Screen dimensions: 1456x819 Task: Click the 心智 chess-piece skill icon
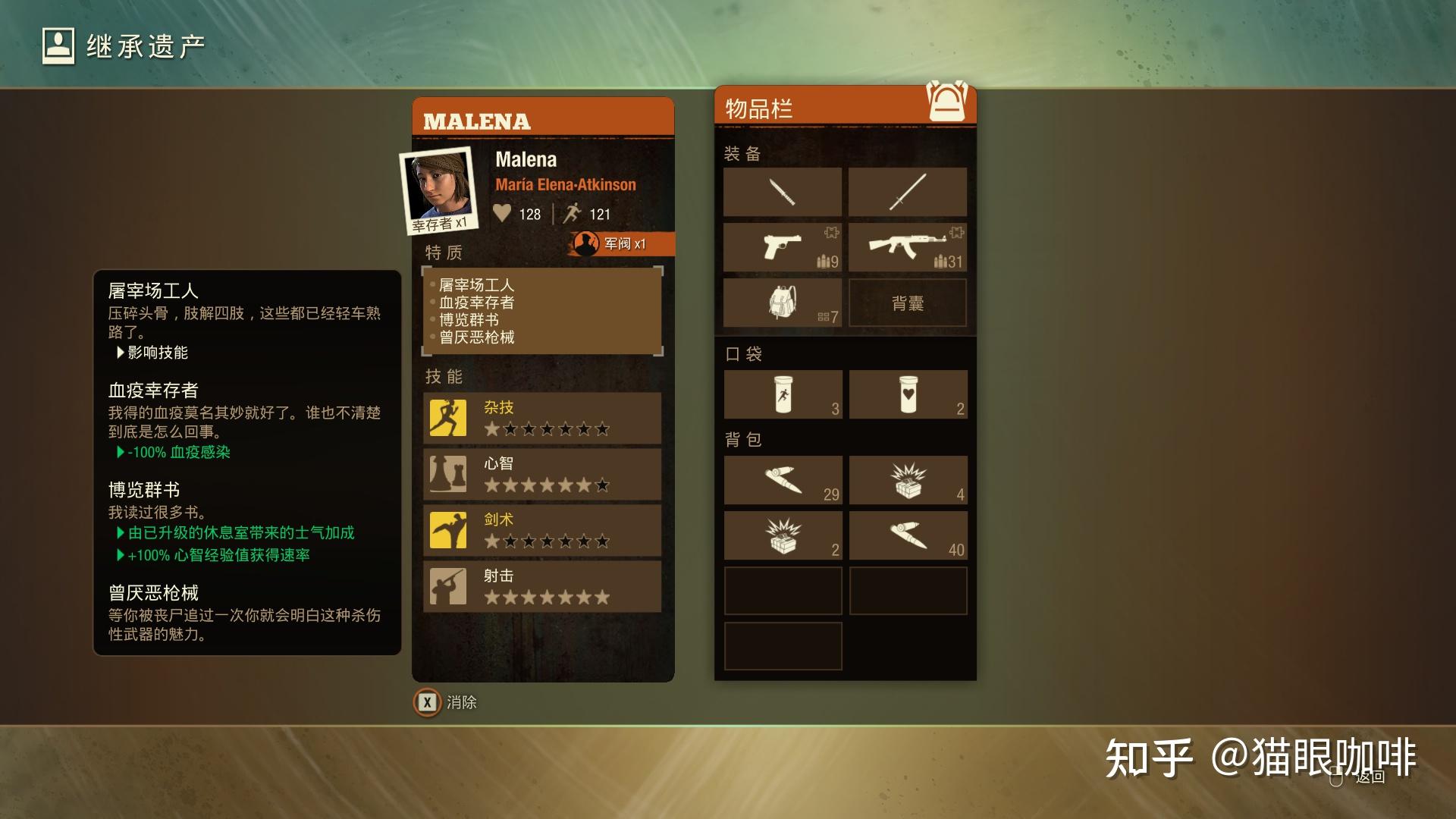(448, 474)
